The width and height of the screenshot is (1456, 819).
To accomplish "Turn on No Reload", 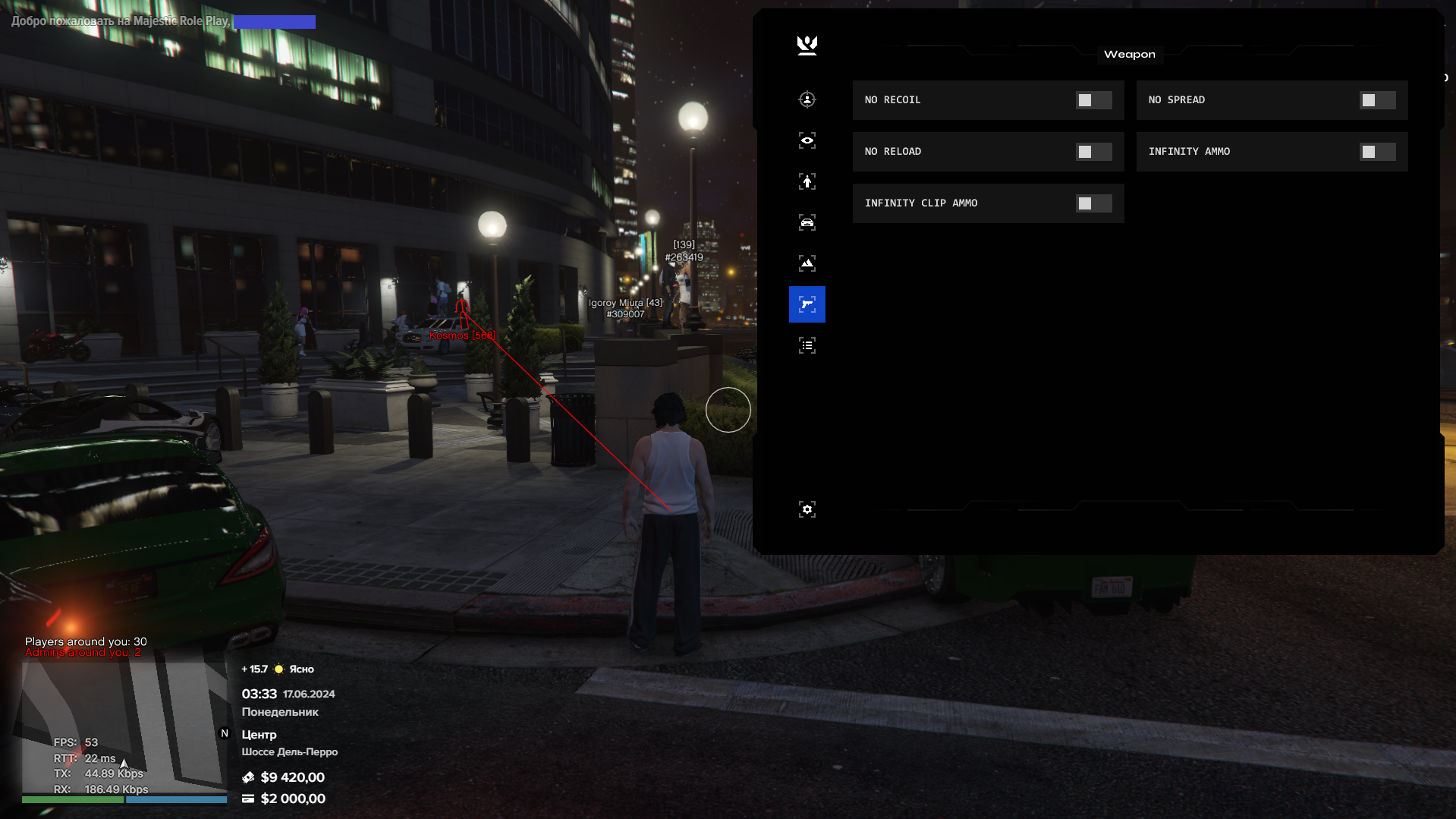I will (x=1093, y=152).
